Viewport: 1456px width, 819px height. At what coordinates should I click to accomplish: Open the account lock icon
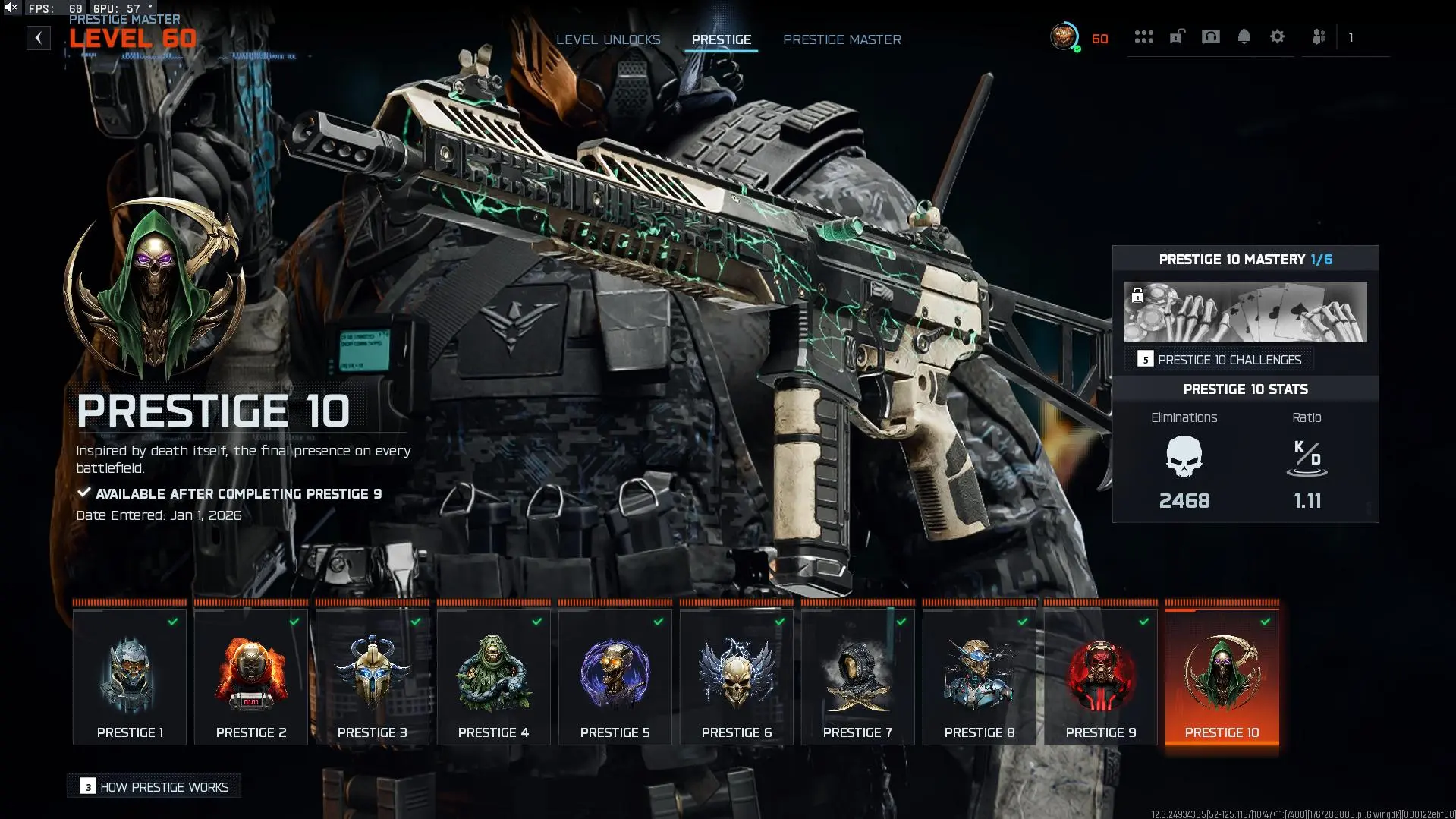click(x=1177, y=36)
